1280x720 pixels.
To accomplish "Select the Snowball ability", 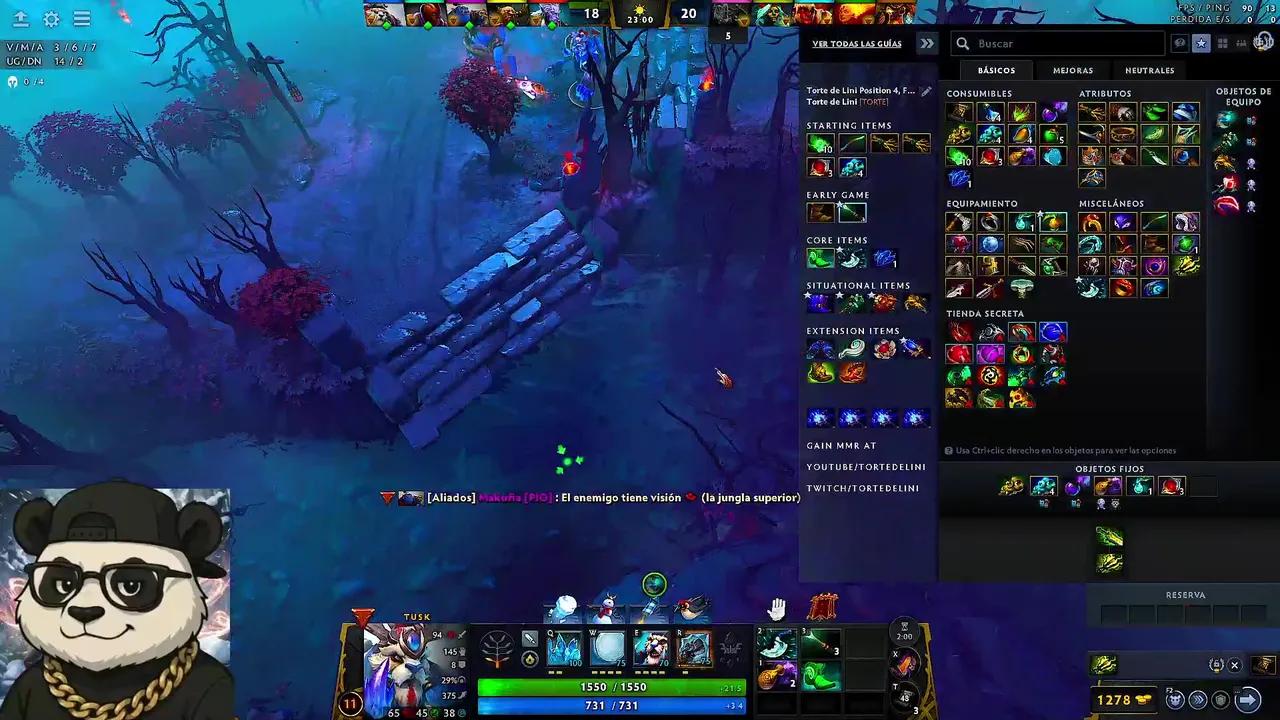I will click(x=610, y=650).
